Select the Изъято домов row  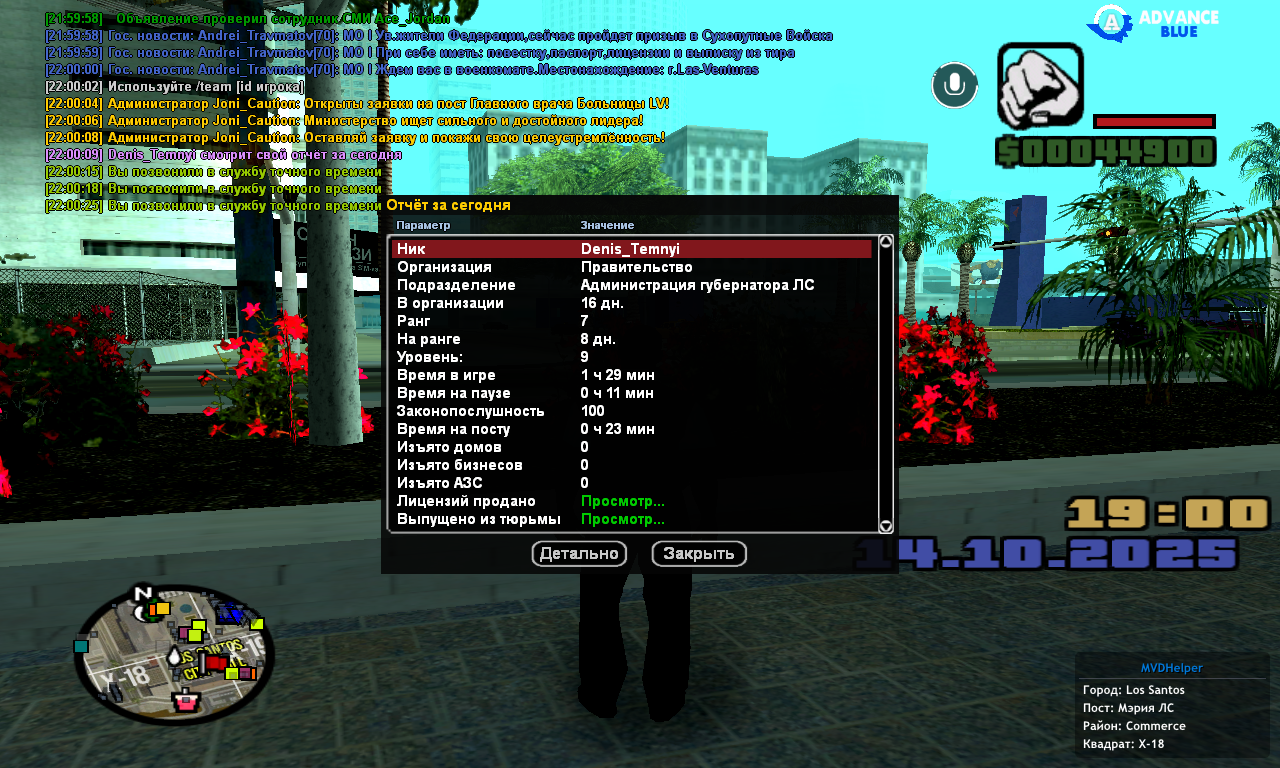click(630, 447)
